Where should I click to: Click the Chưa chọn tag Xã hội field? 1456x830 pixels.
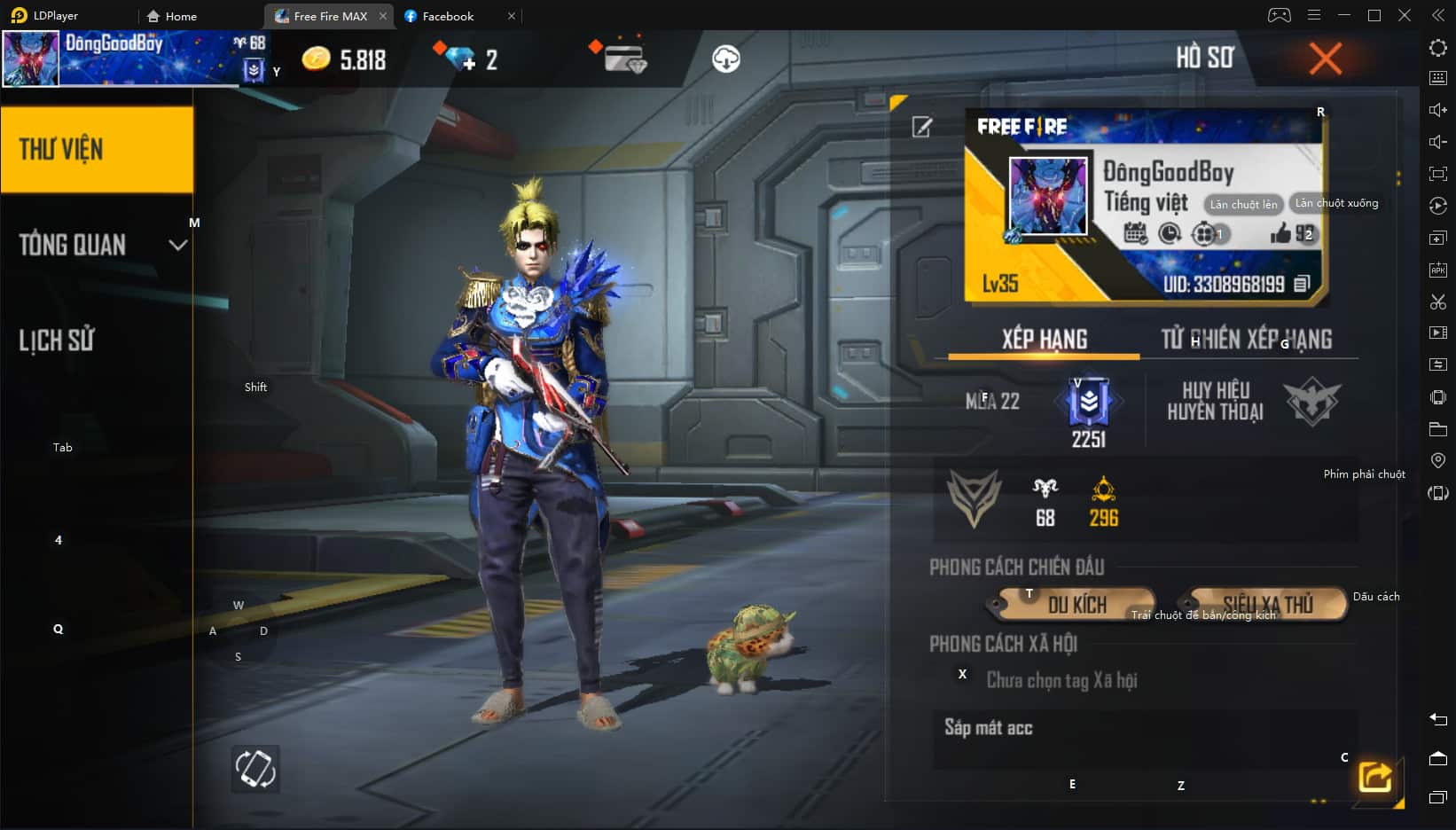[x=1062, y=680]
